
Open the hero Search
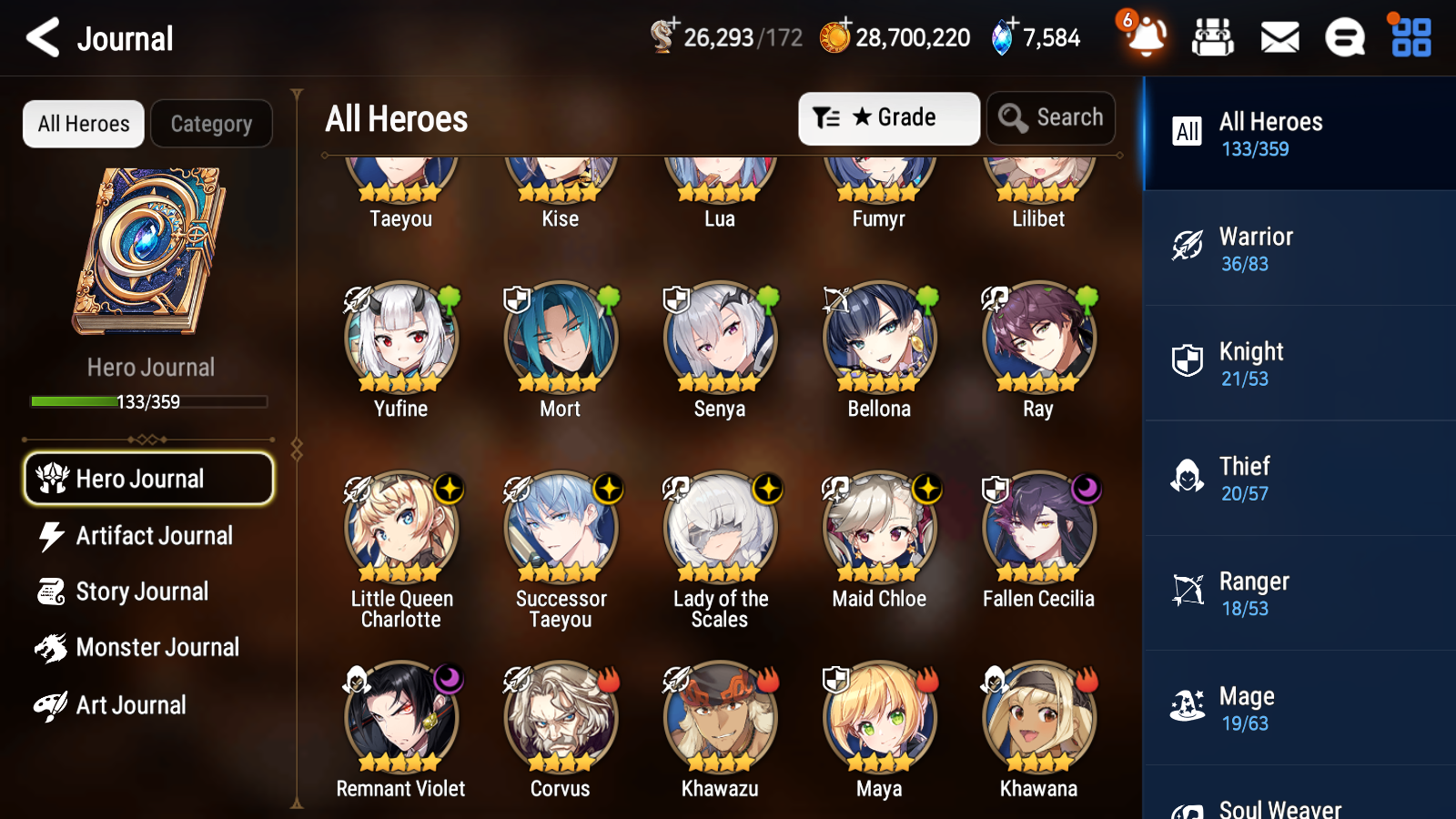[1051, 118]
